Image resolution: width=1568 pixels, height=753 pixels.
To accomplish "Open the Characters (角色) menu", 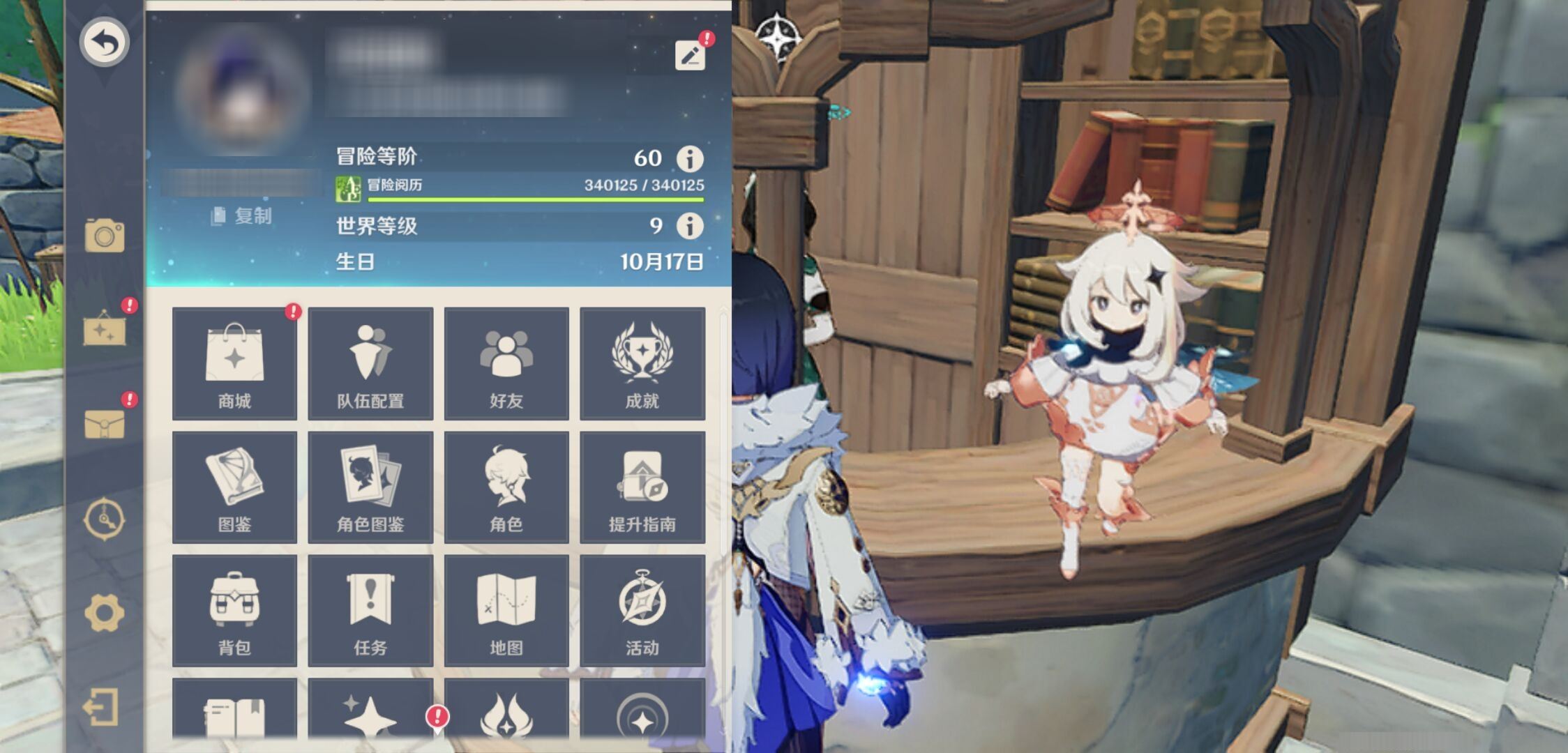I will 506,487.
